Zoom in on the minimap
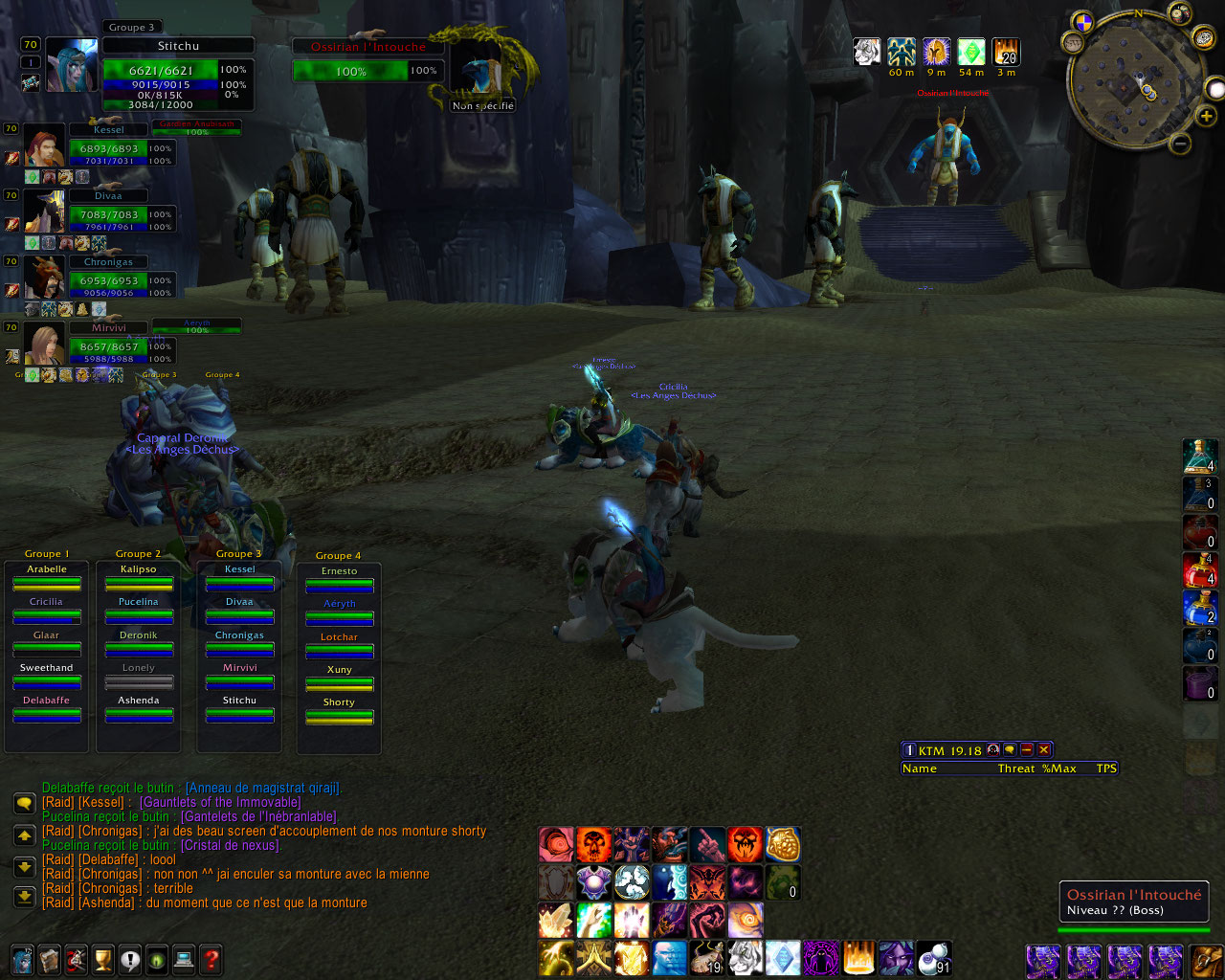The image size is (1225, 980). [1207, 116]
